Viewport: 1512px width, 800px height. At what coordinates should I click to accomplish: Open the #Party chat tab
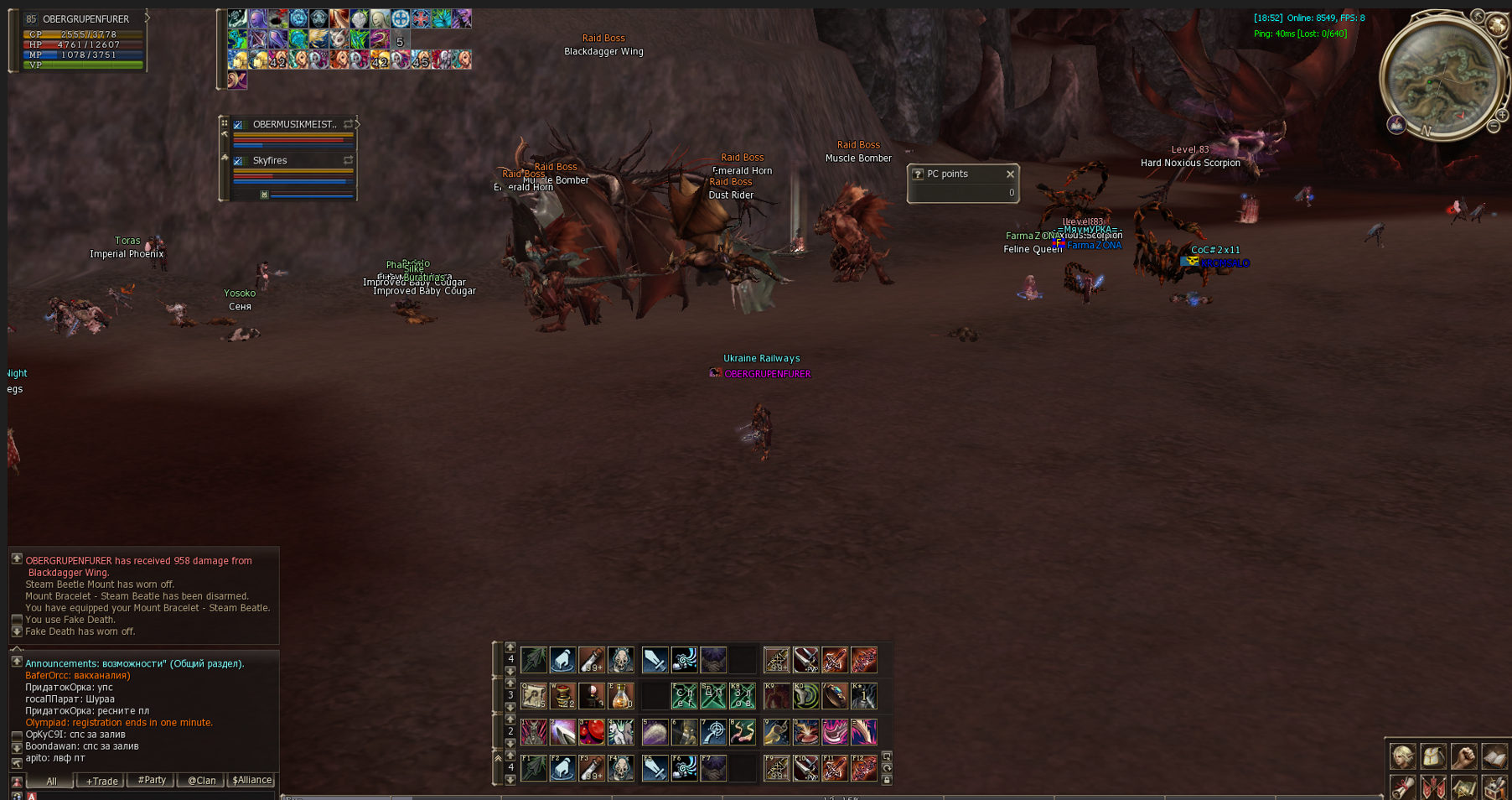(x=151, y=780)
